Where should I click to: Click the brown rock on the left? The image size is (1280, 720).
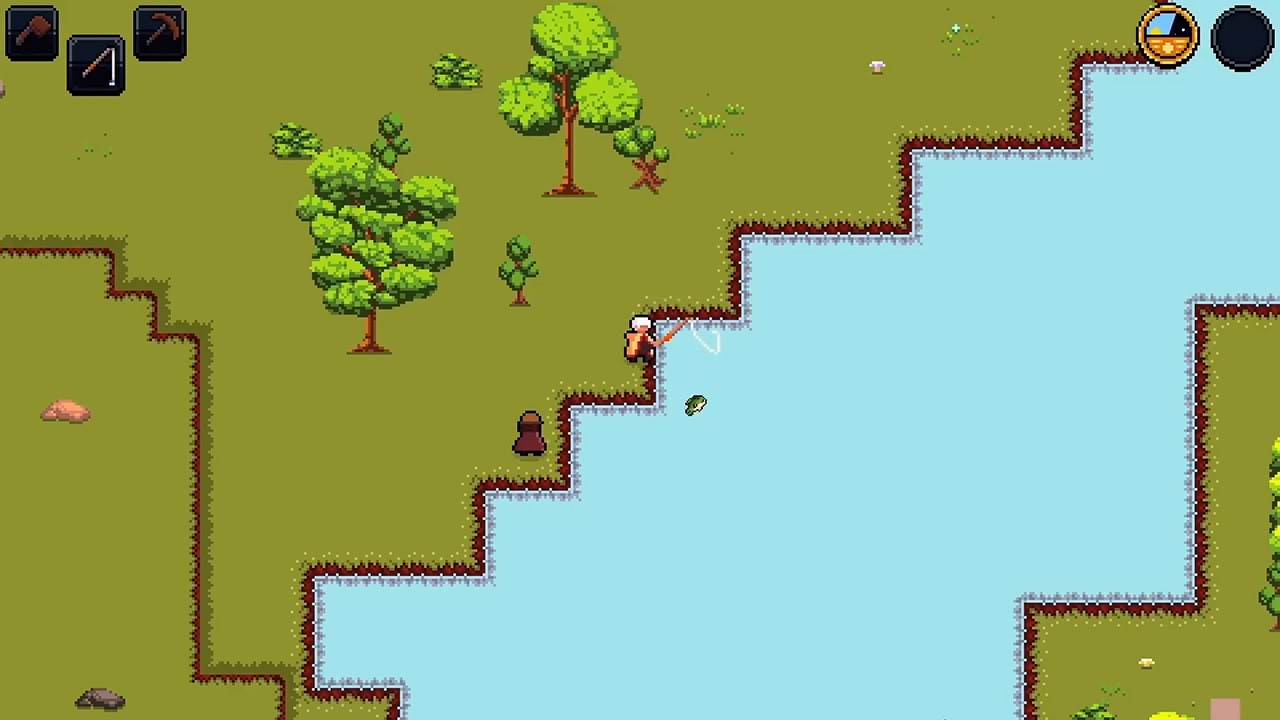click(x=64, y=411)
